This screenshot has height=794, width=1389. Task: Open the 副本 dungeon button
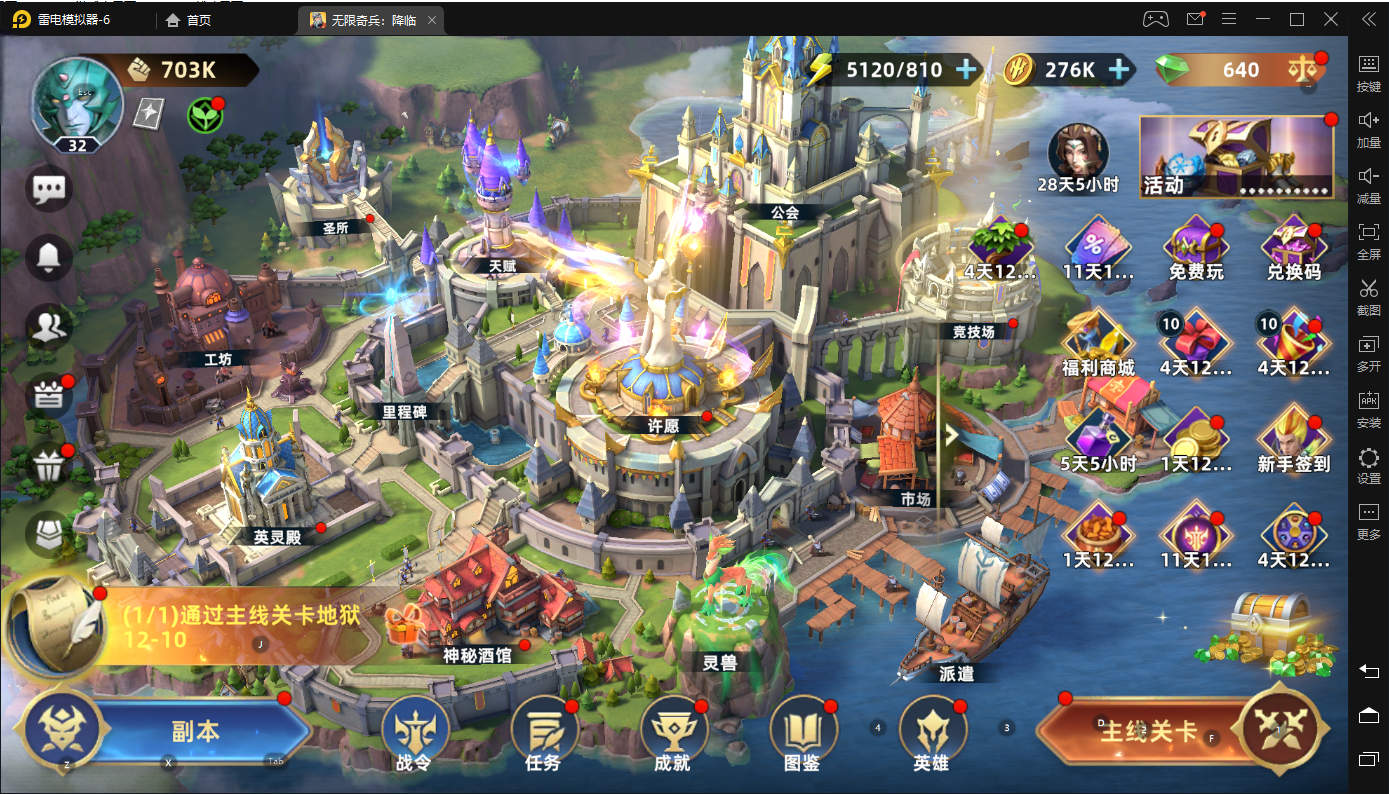tap(195, 731)
